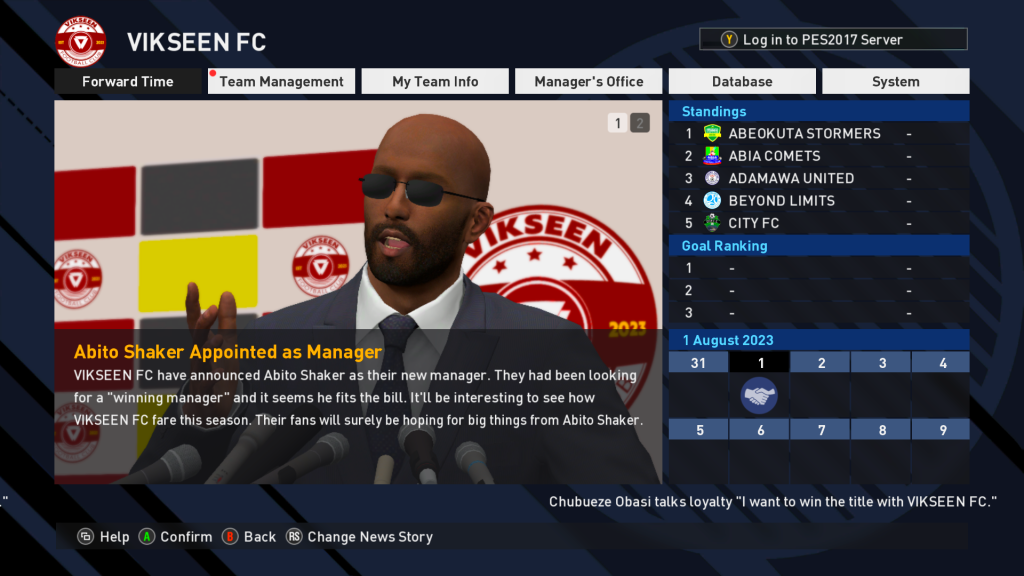Screen dimensions: 1024x576
Task: Select the handshake event on the calendar
Action: tap(759, 396)
